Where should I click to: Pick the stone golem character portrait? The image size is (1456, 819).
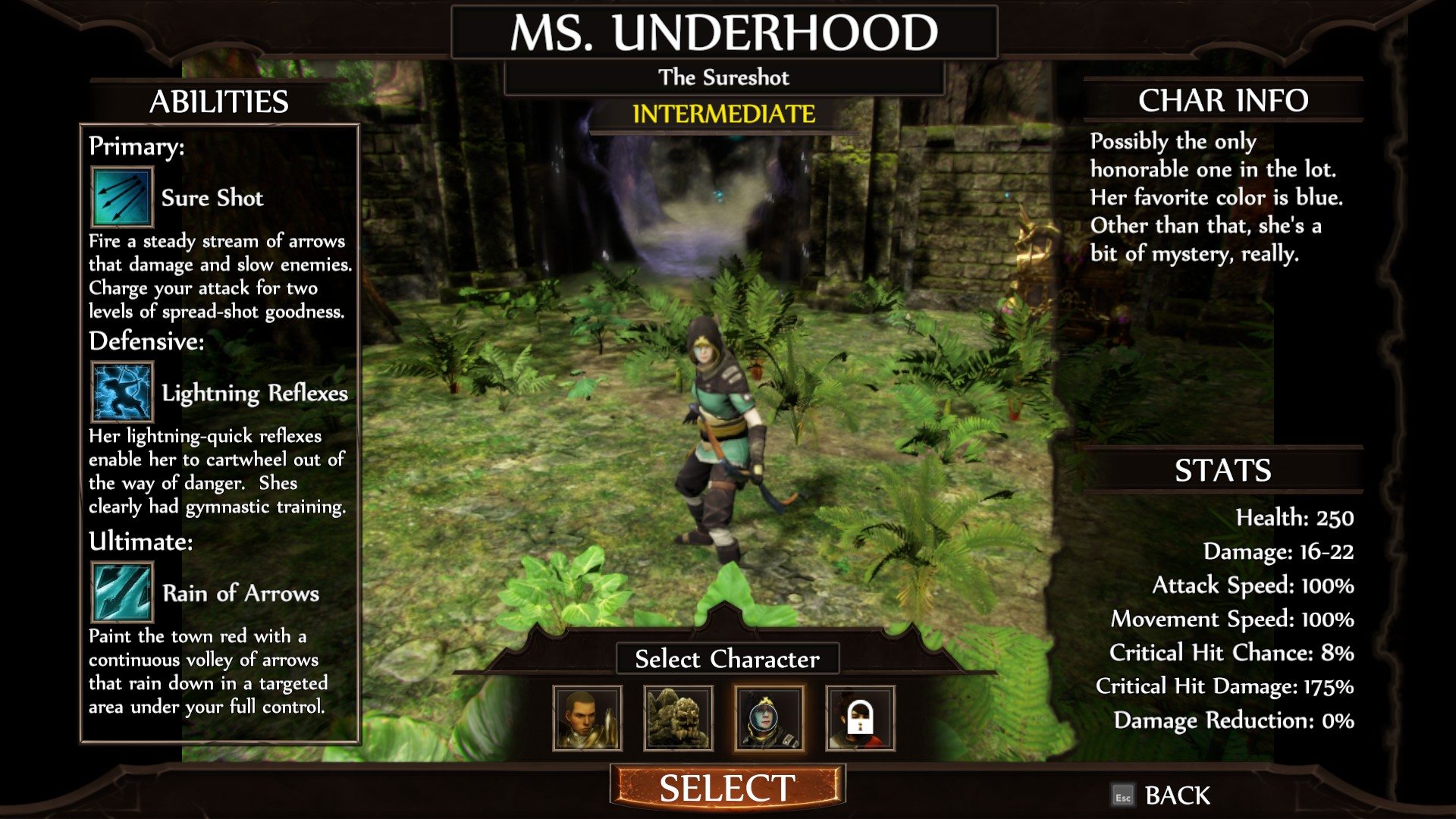click(x=678, y=718)
